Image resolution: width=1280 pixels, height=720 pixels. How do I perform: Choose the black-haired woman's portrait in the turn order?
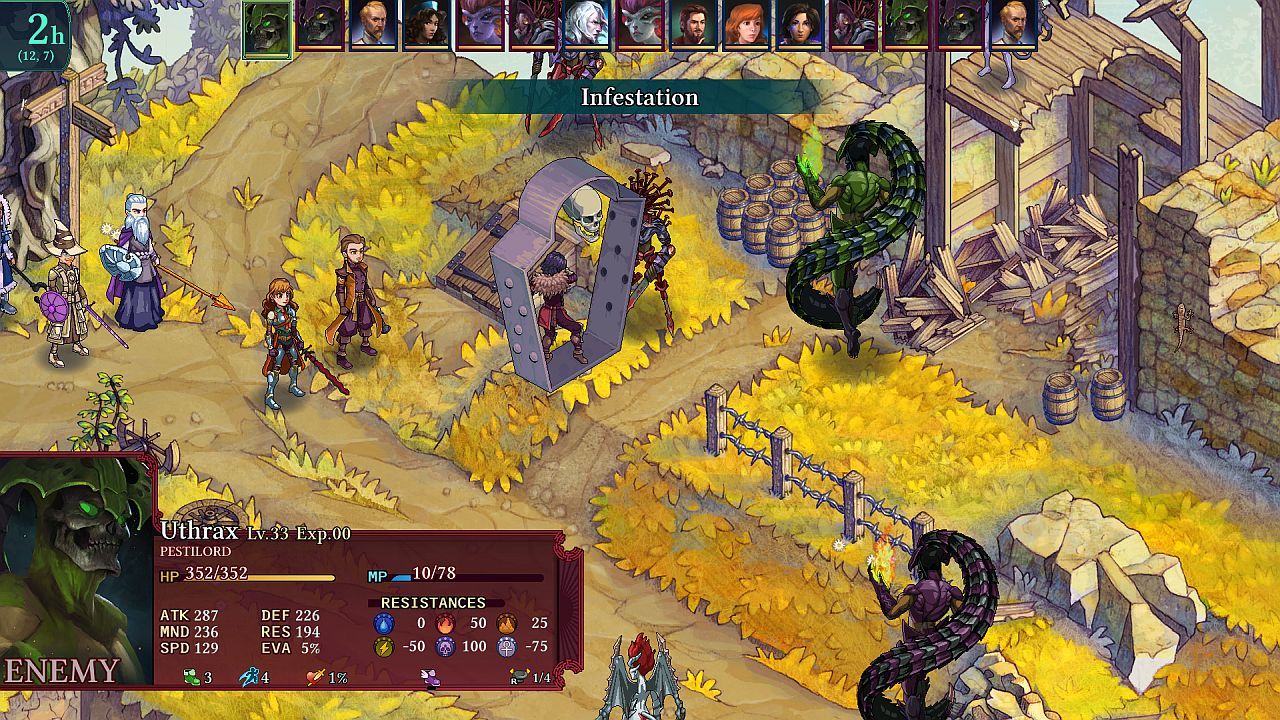(800, 24)
